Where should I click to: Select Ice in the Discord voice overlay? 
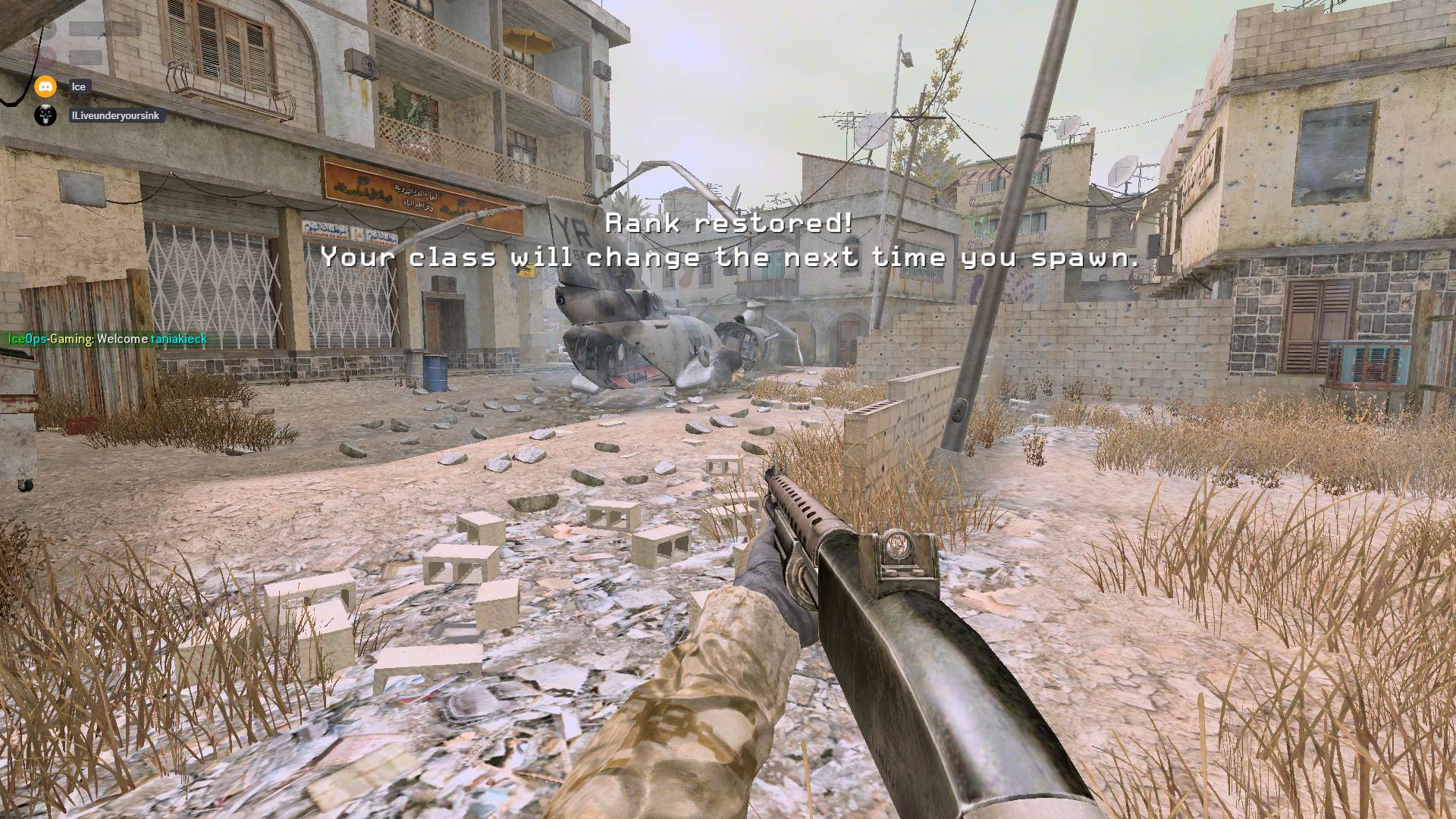(78, 86)
